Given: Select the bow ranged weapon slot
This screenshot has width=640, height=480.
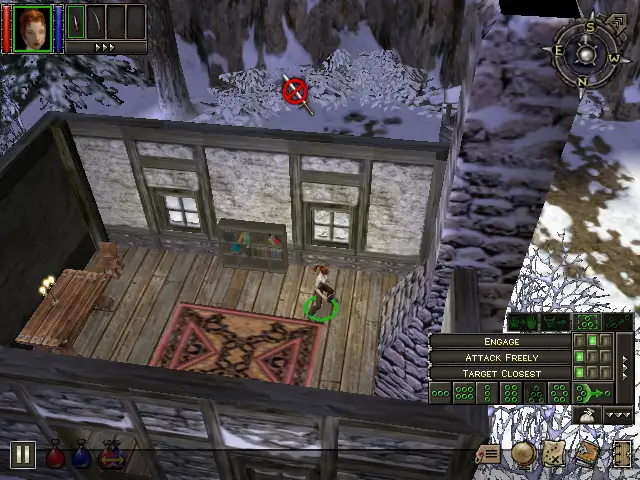Looking at the screenshot, I should click(x=94, y=20).
